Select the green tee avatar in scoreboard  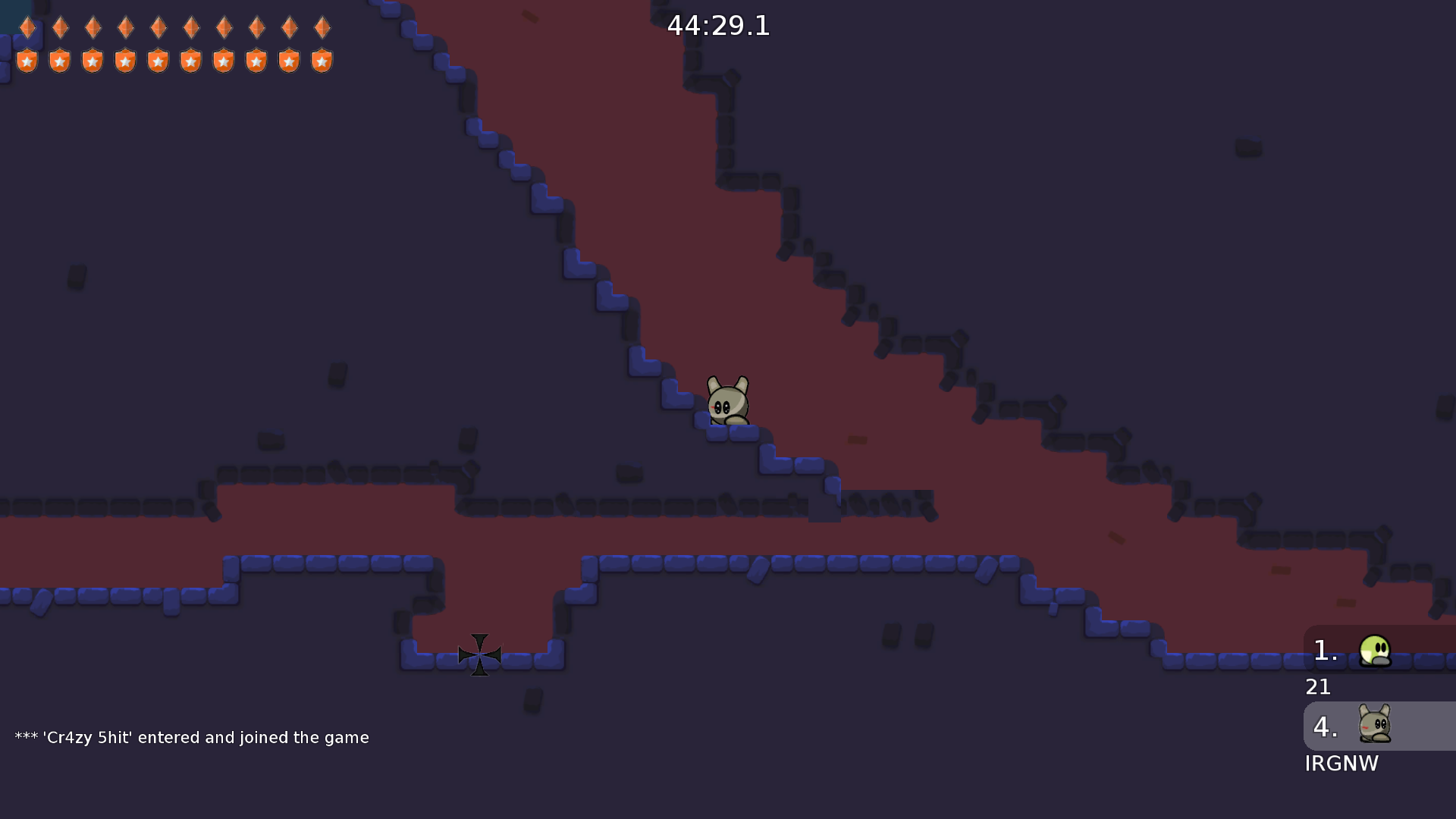click(x=1374, y=651)
